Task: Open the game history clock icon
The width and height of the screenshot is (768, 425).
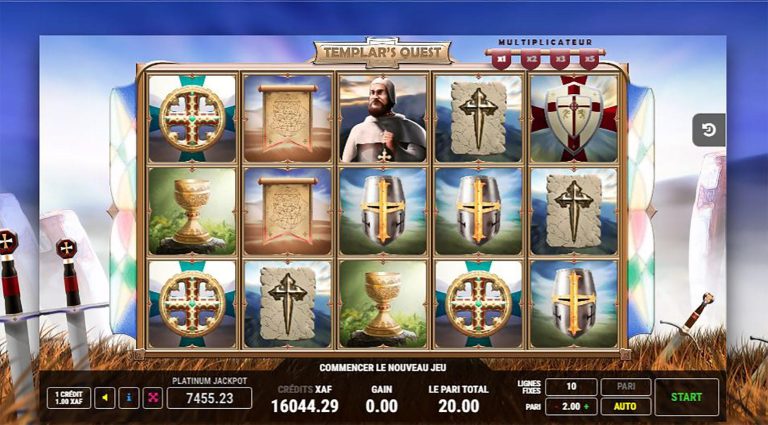Action: point(708,130)
